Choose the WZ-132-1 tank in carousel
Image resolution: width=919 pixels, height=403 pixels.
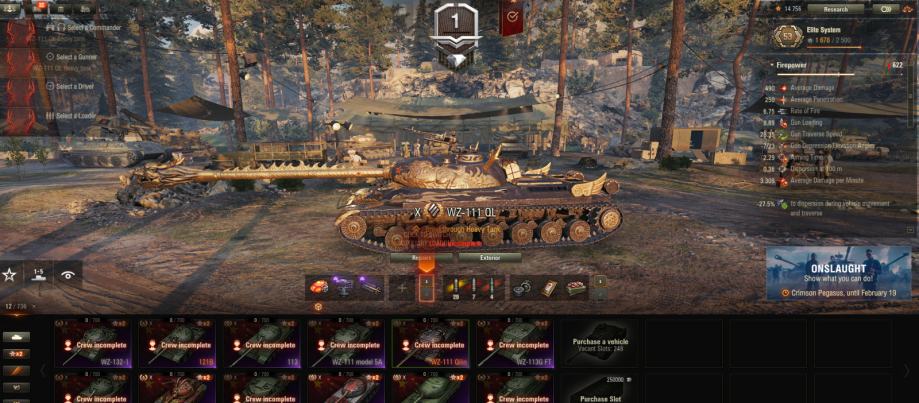click(x=96, y=343)
